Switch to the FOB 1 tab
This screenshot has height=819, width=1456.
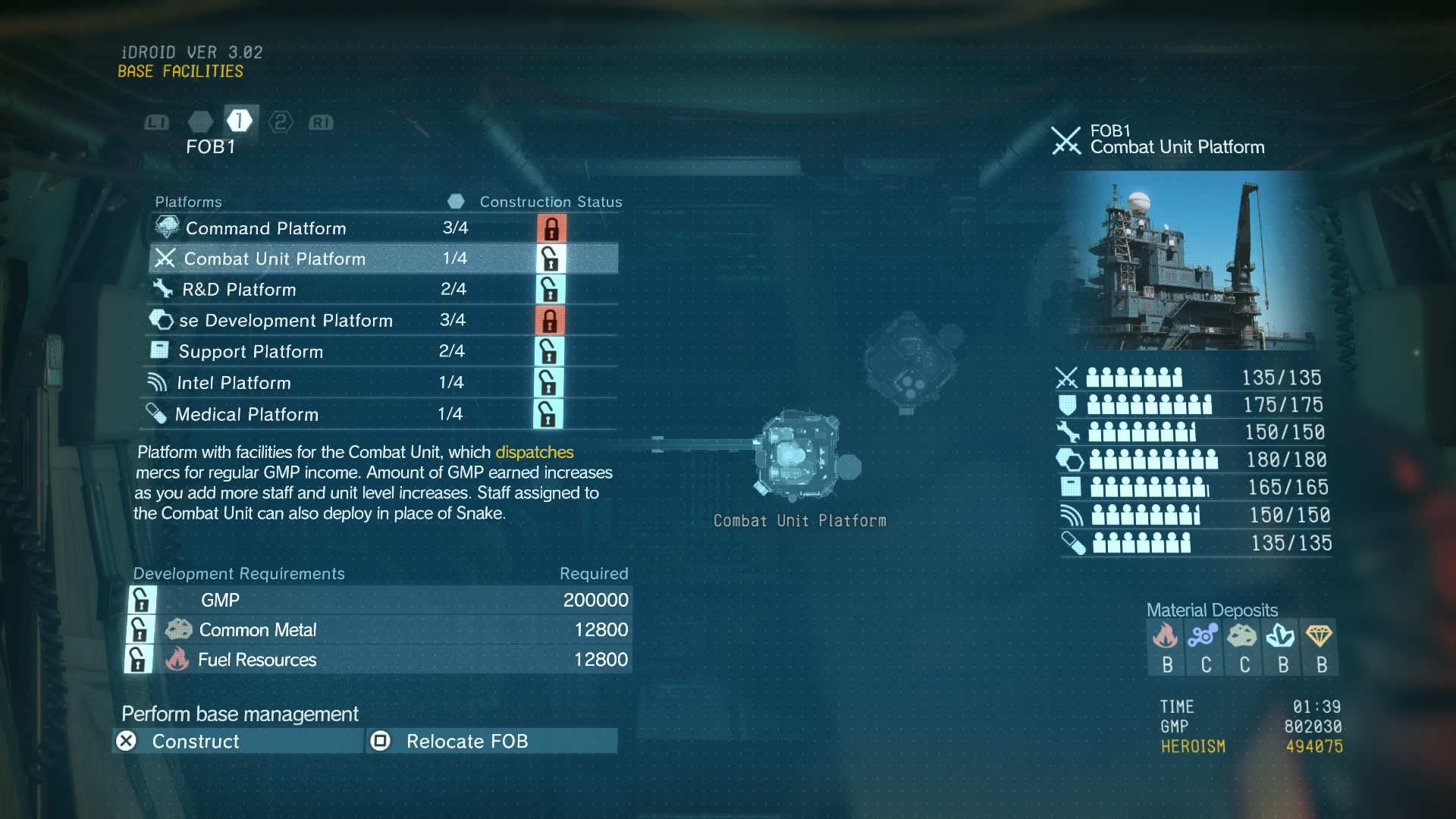tap(239, 121)
